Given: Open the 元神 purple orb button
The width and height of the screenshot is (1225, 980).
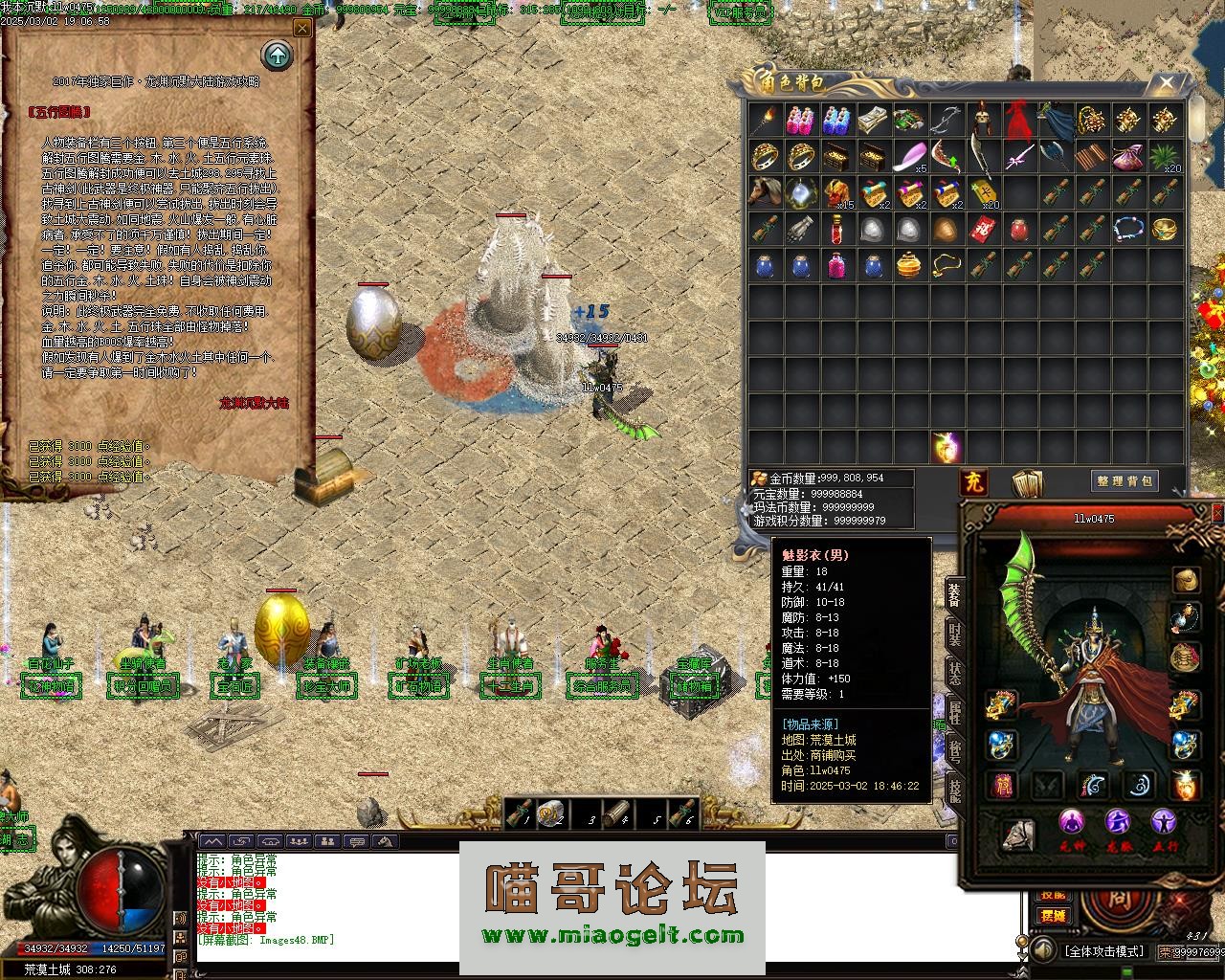Looking at the screenshot, I should coord(1072,822).
